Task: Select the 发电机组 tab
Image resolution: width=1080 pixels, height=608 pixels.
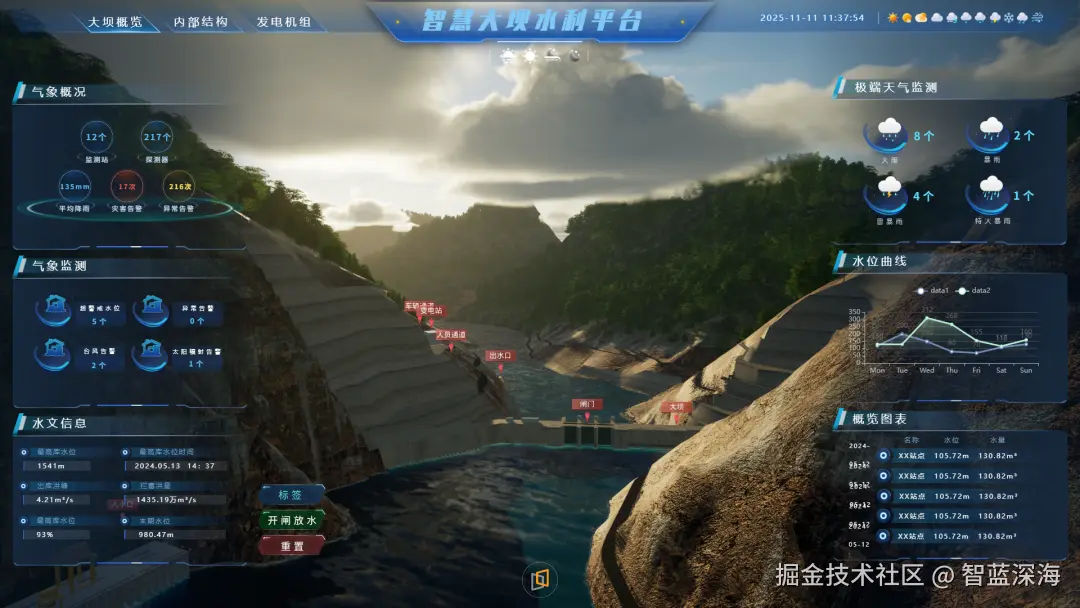Action: pyautogui.click(x=284, y=21)
